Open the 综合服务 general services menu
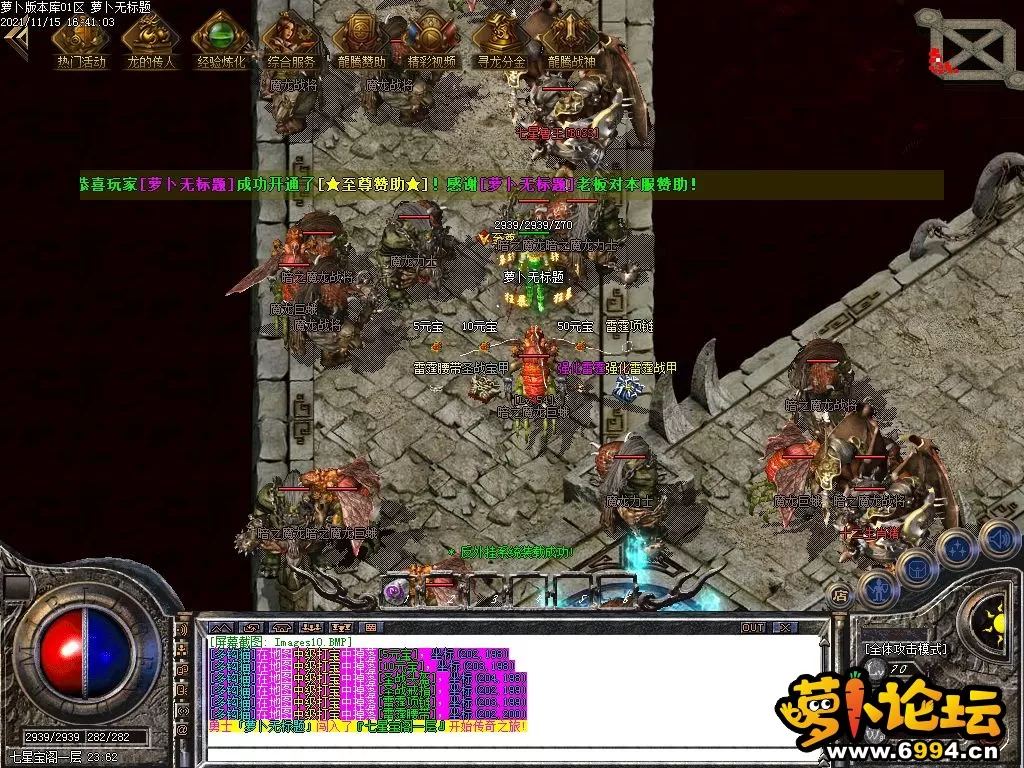Viewport: 1024px width, 768px height. (291, 38)
